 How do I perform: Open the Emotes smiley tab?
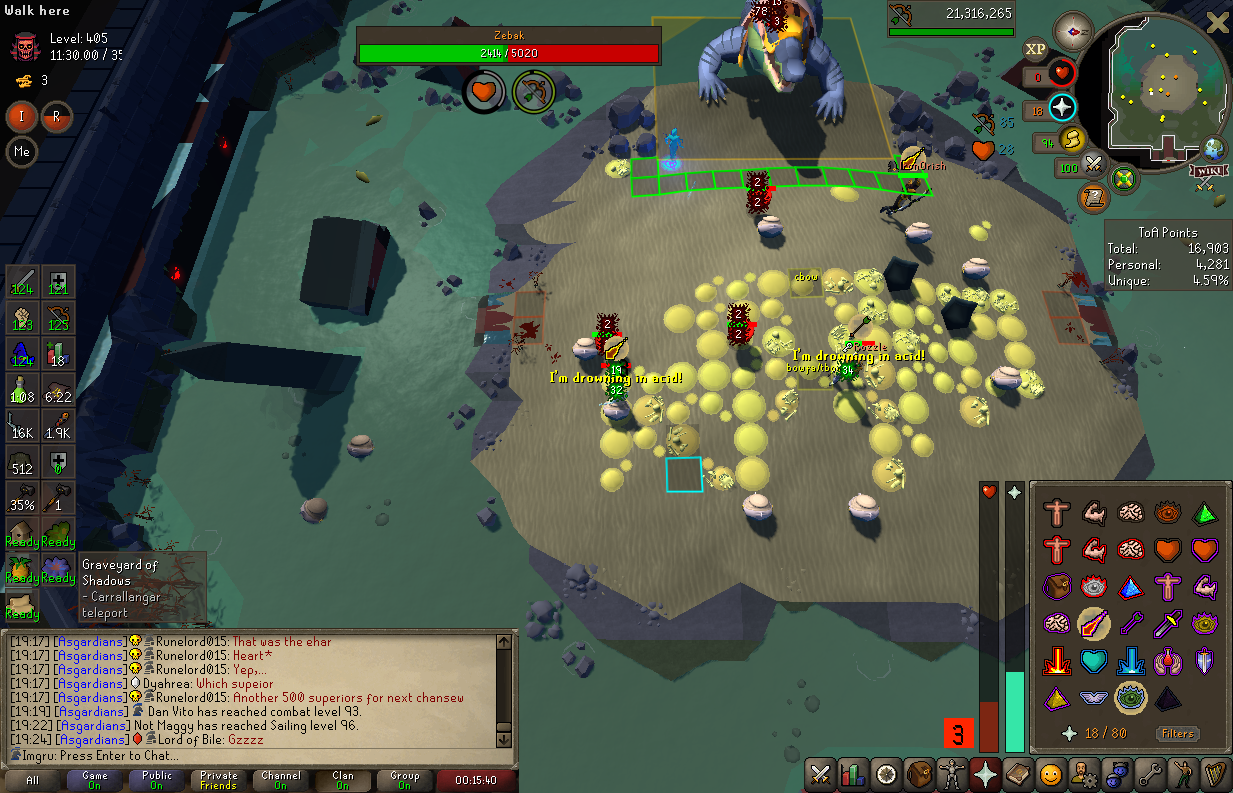1050,774
